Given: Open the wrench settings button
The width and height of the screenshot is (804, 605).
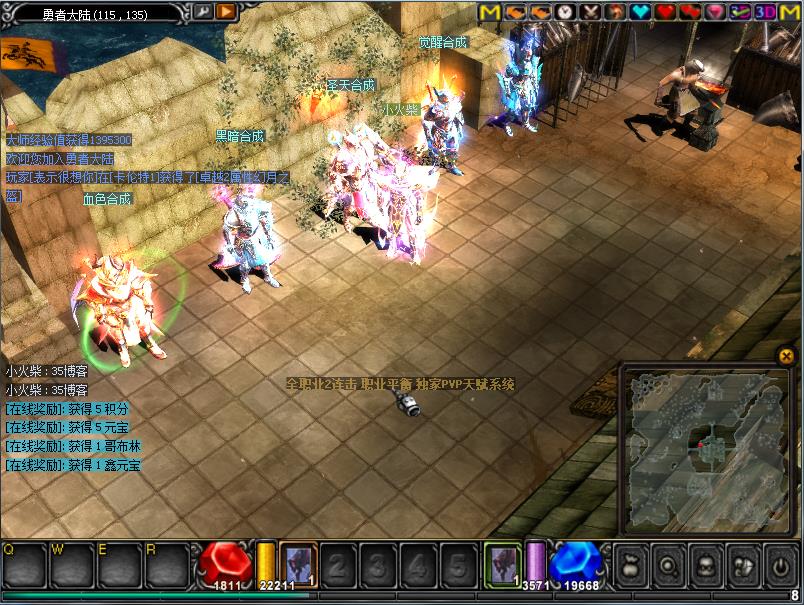Looking at the screenshot, I should [x=201, y=12].
